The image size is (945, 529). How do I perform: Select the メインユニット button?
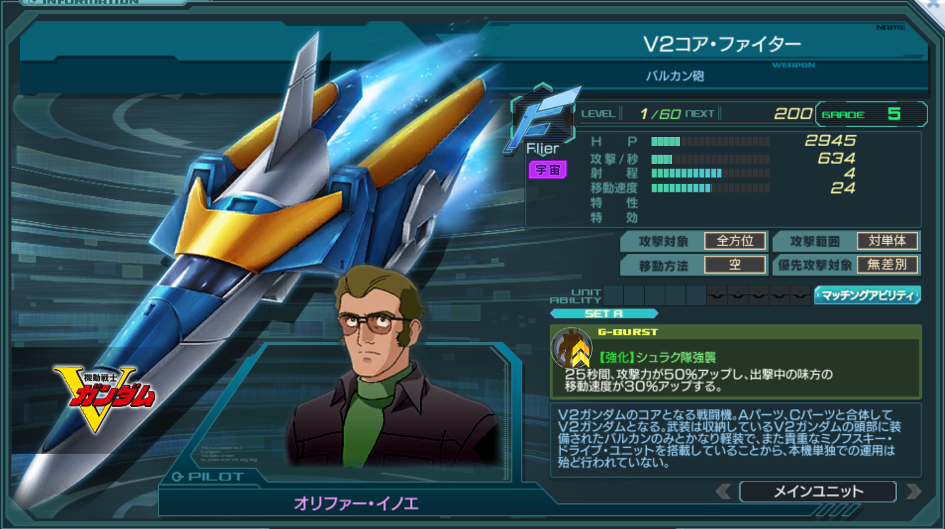pos(817,491)
